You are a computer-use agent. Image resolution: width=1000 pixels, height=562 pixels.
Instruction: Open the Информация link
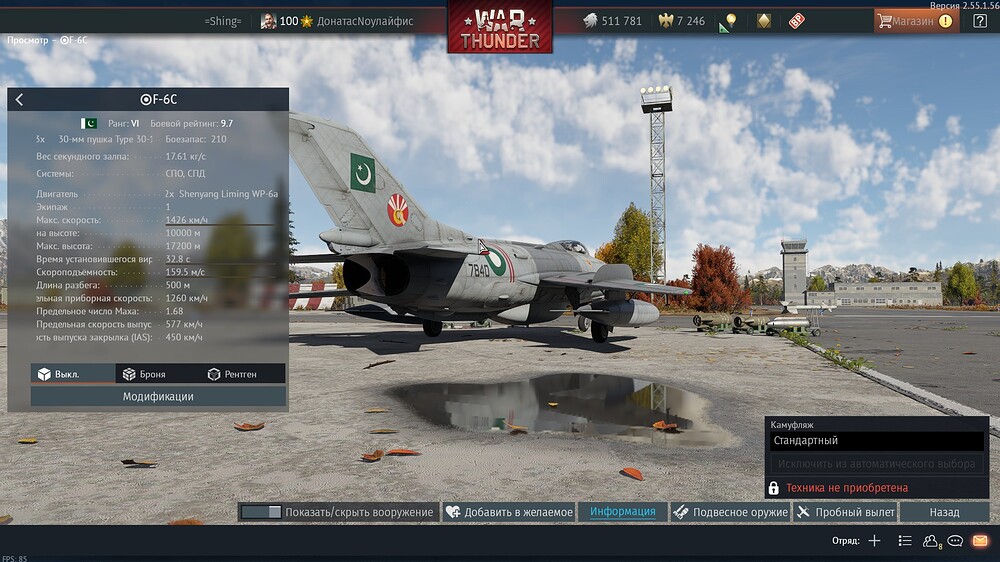pyautogui.click(x=622, y=512)
